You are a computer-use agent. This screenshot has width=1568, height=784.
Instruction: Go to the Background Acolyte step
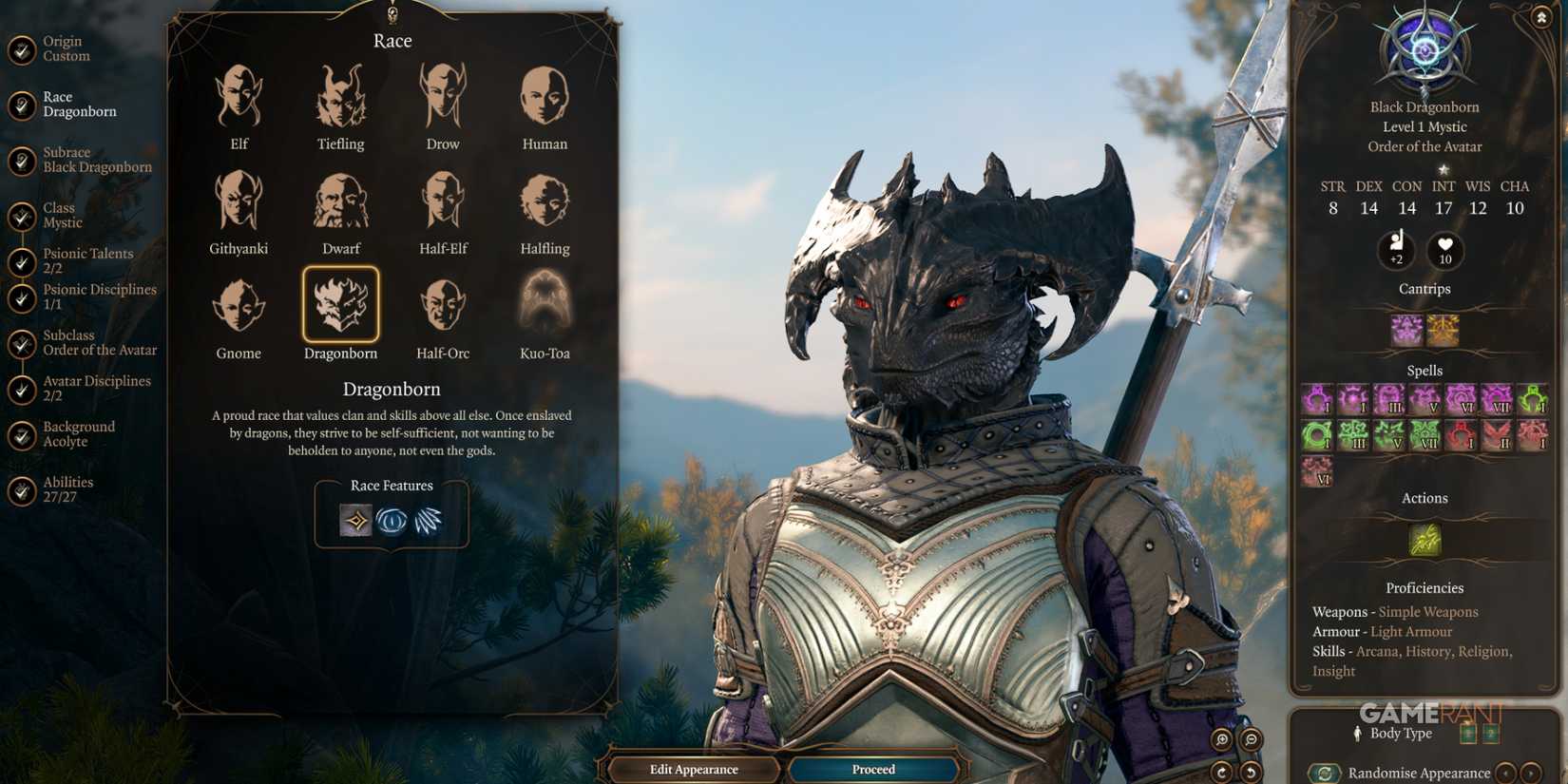point(78,433)
